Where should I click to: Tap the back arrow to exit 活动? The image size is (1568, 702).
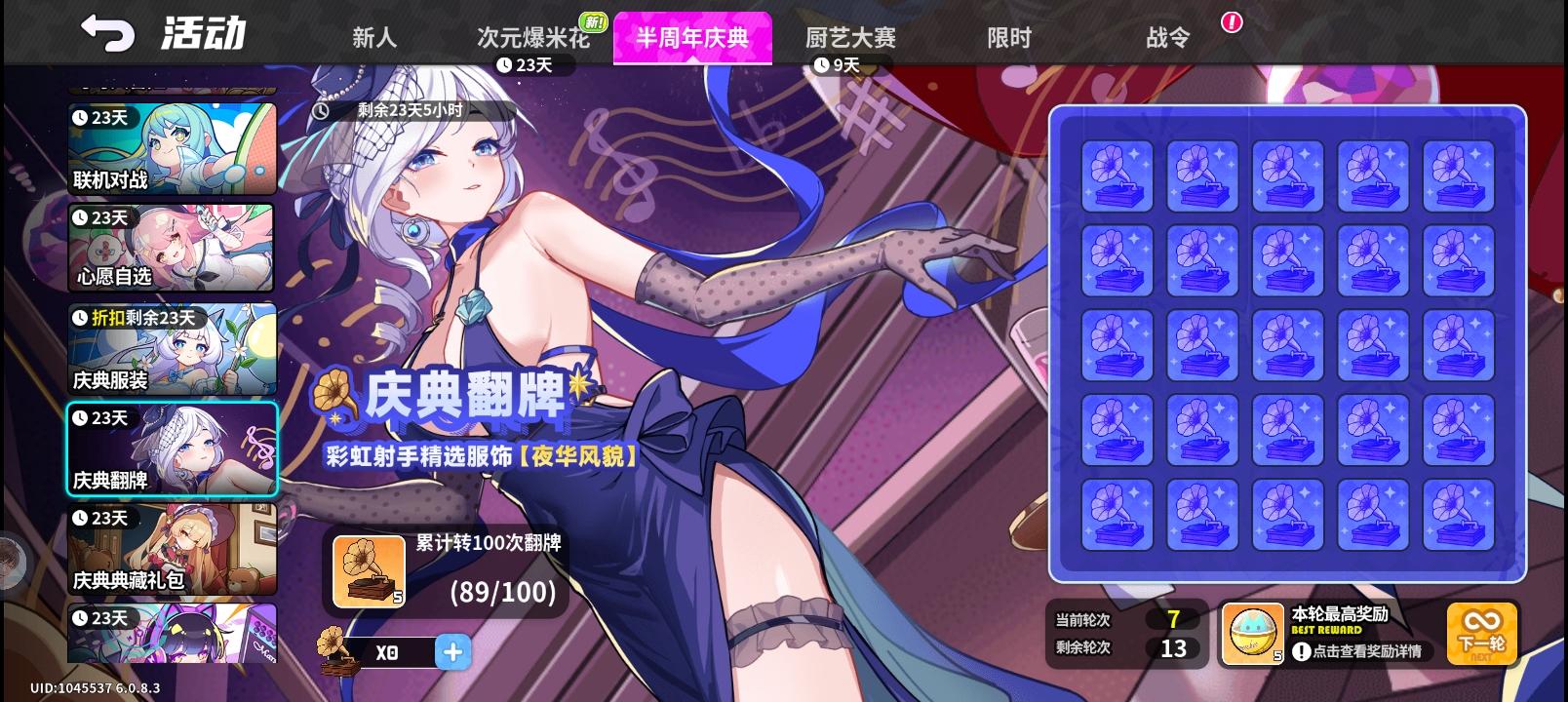[105, 30]
